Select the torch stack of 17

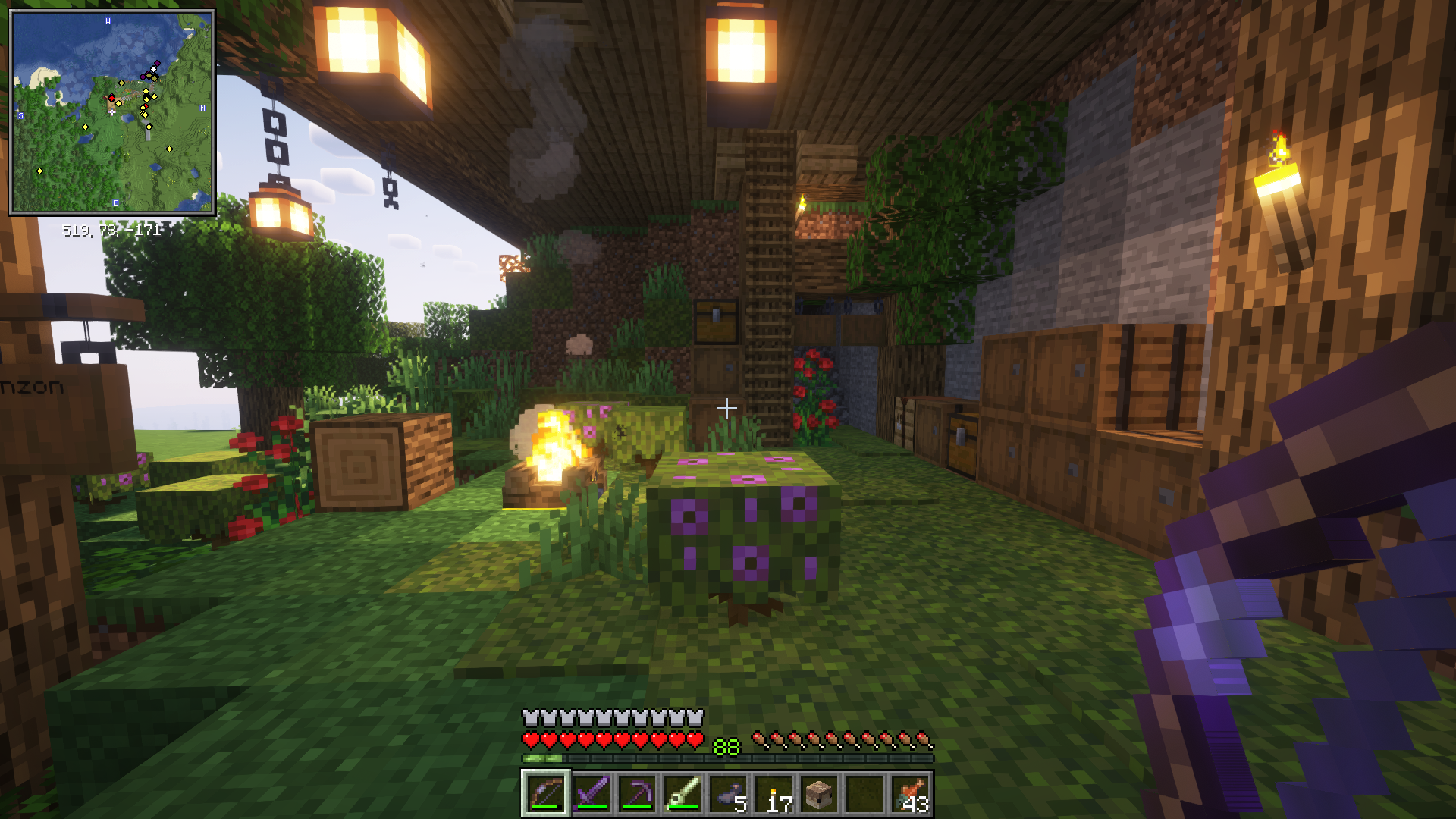(x=774, y=794)
